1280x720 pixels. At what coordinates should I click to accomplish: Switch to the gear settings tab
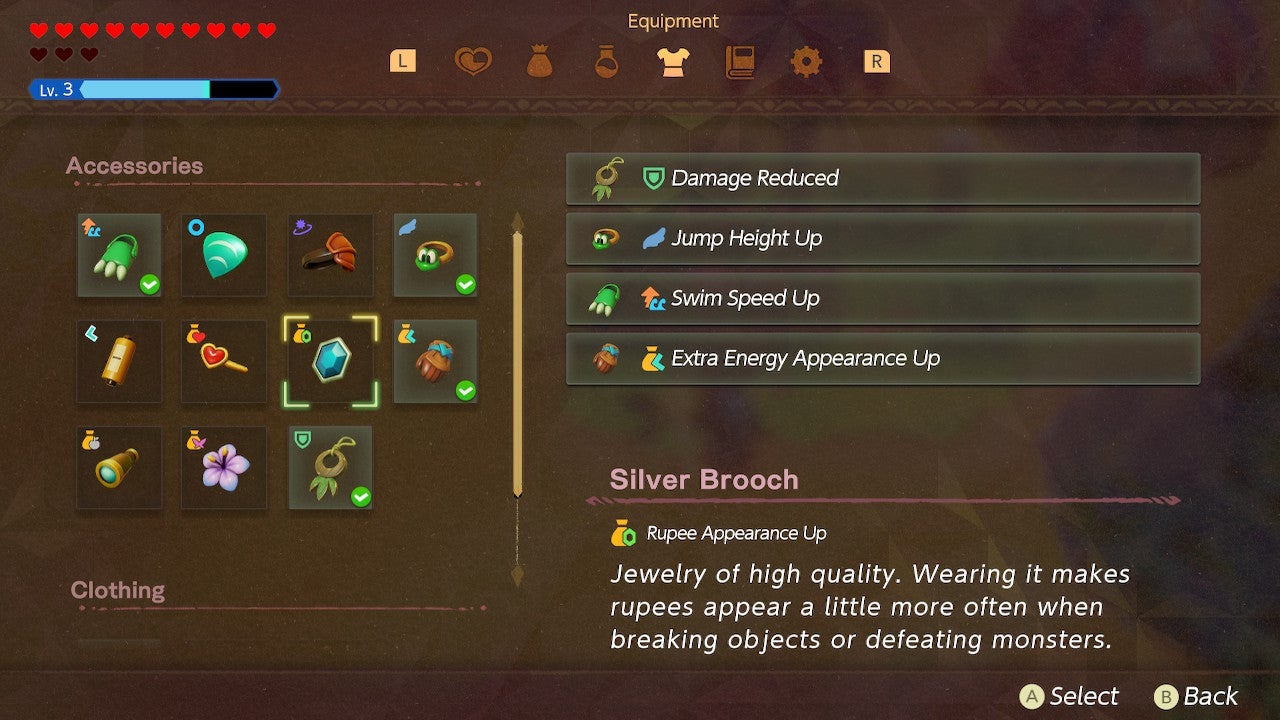pos(808,61)
